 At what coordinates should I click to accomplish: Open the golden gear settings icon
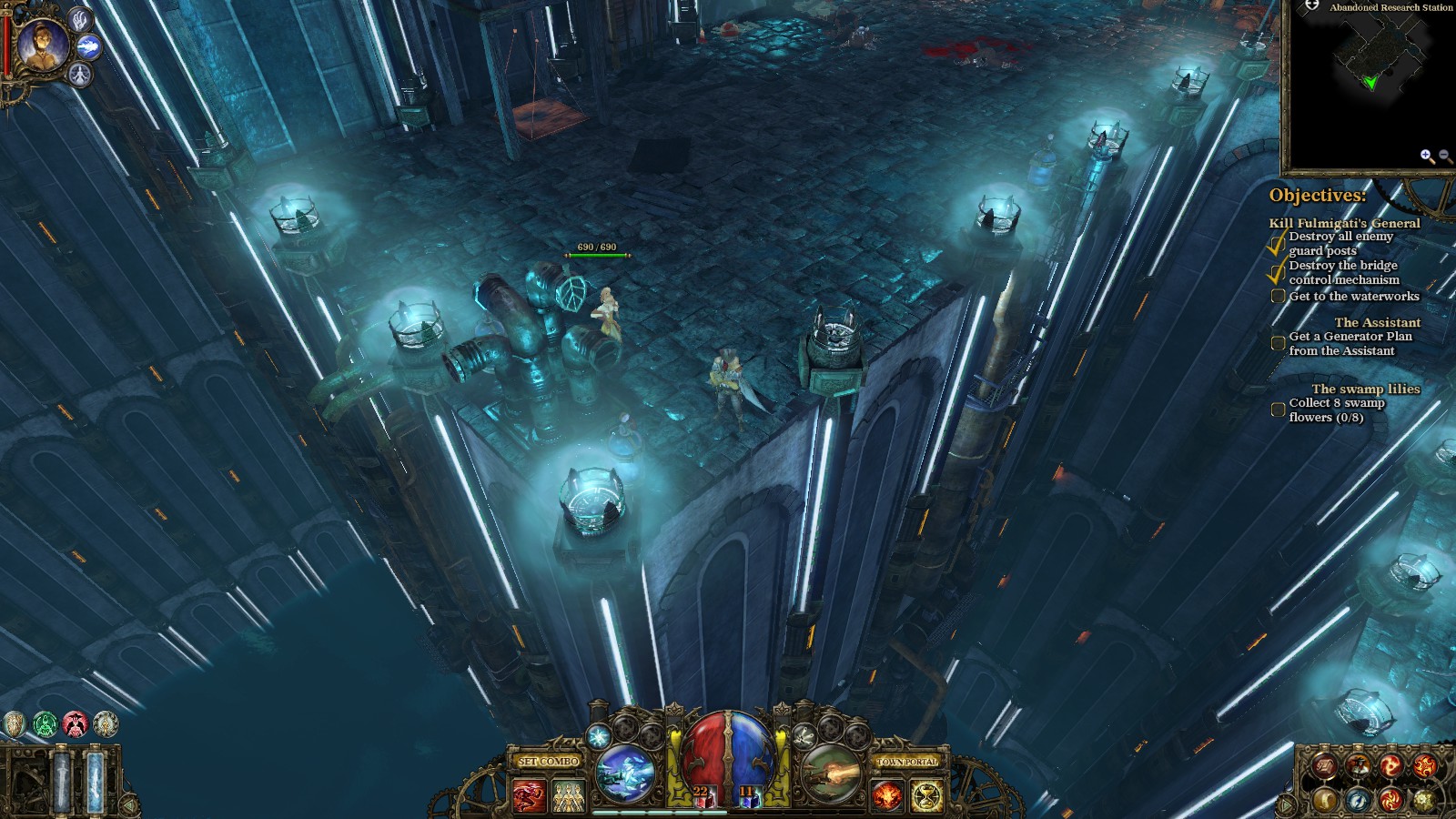(x=1423, y=800)
